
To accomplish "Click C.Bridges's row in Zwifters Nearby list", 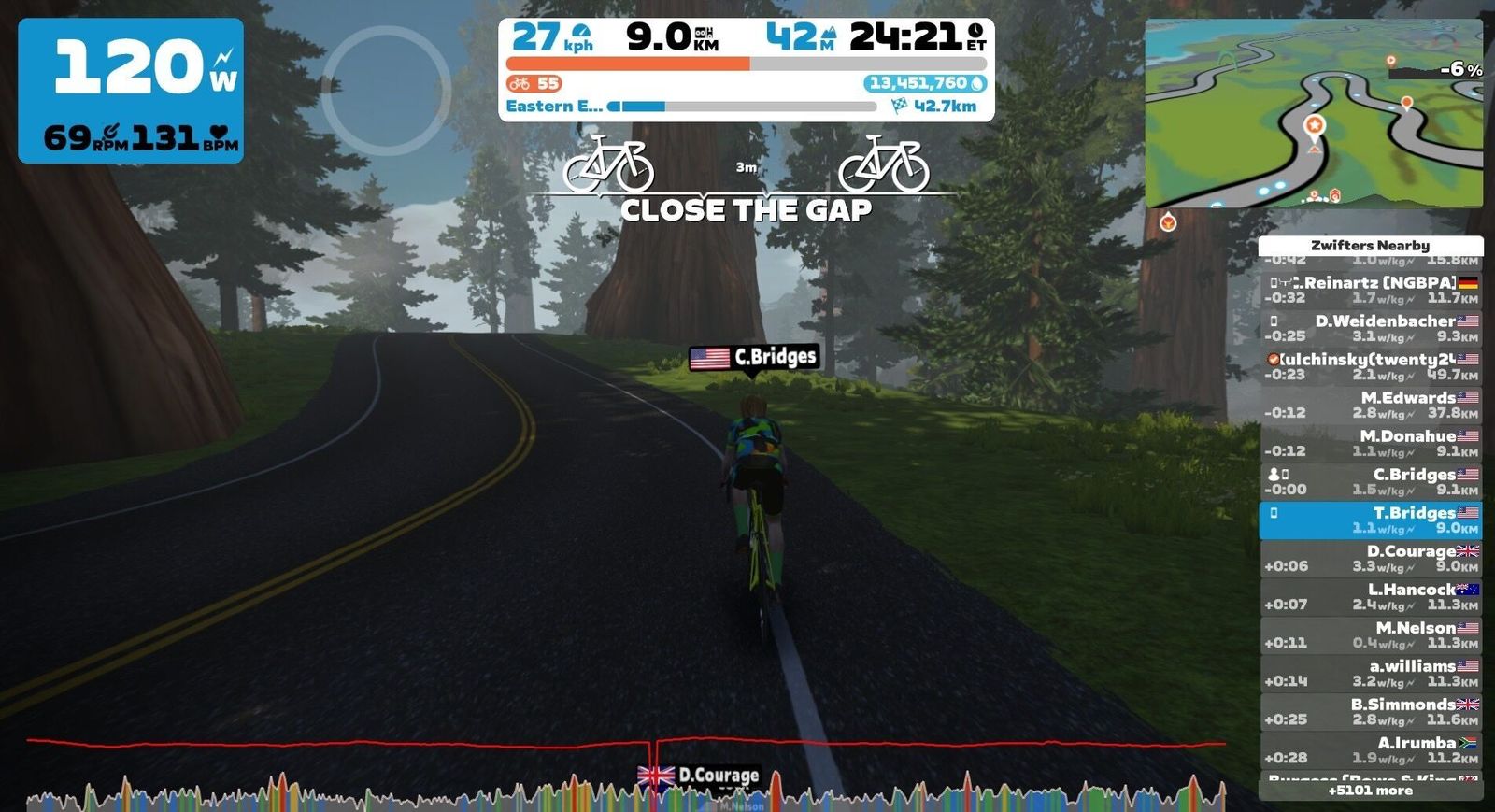I will pyautogui.click(x=1370, y=481).
